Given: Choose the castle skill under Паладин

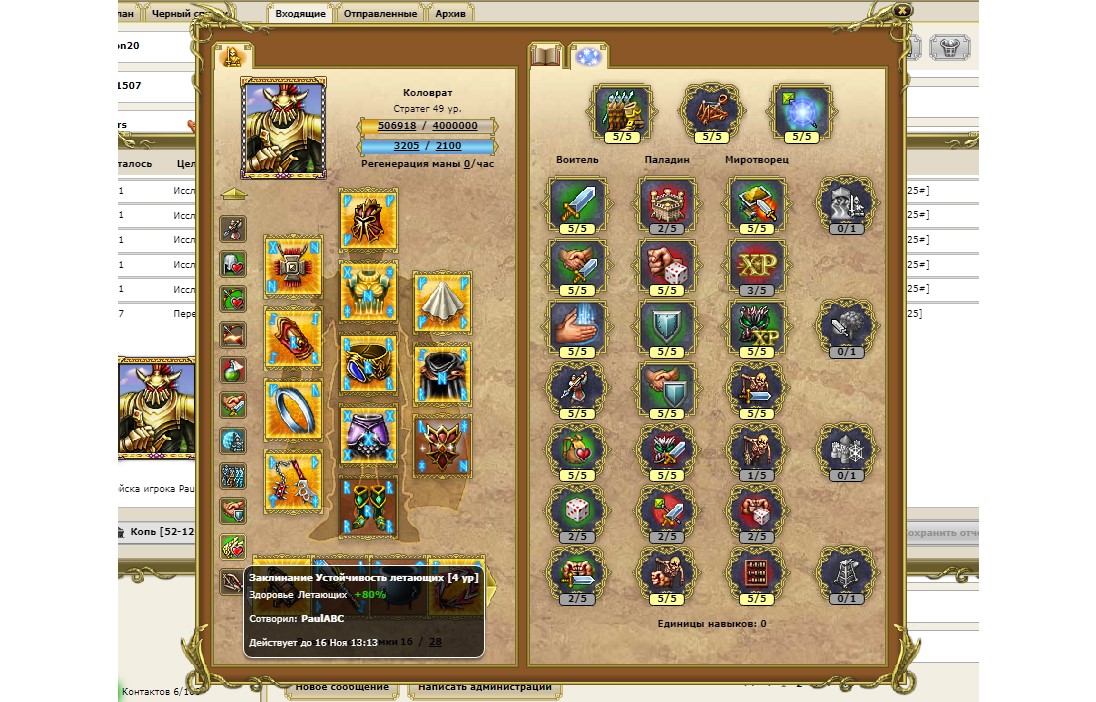Looking at the screenshot, I should pyautogui.click(x=668, y=204).
